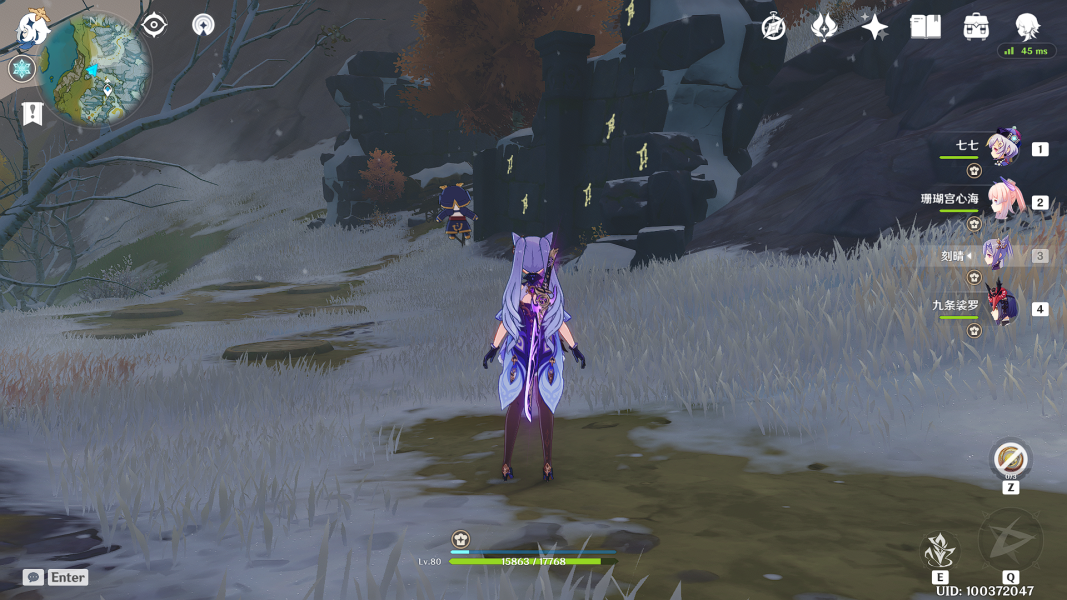Use the gadget compass item icon
This screenshot has height=600, width=1067.
[x=1010, y=460]
